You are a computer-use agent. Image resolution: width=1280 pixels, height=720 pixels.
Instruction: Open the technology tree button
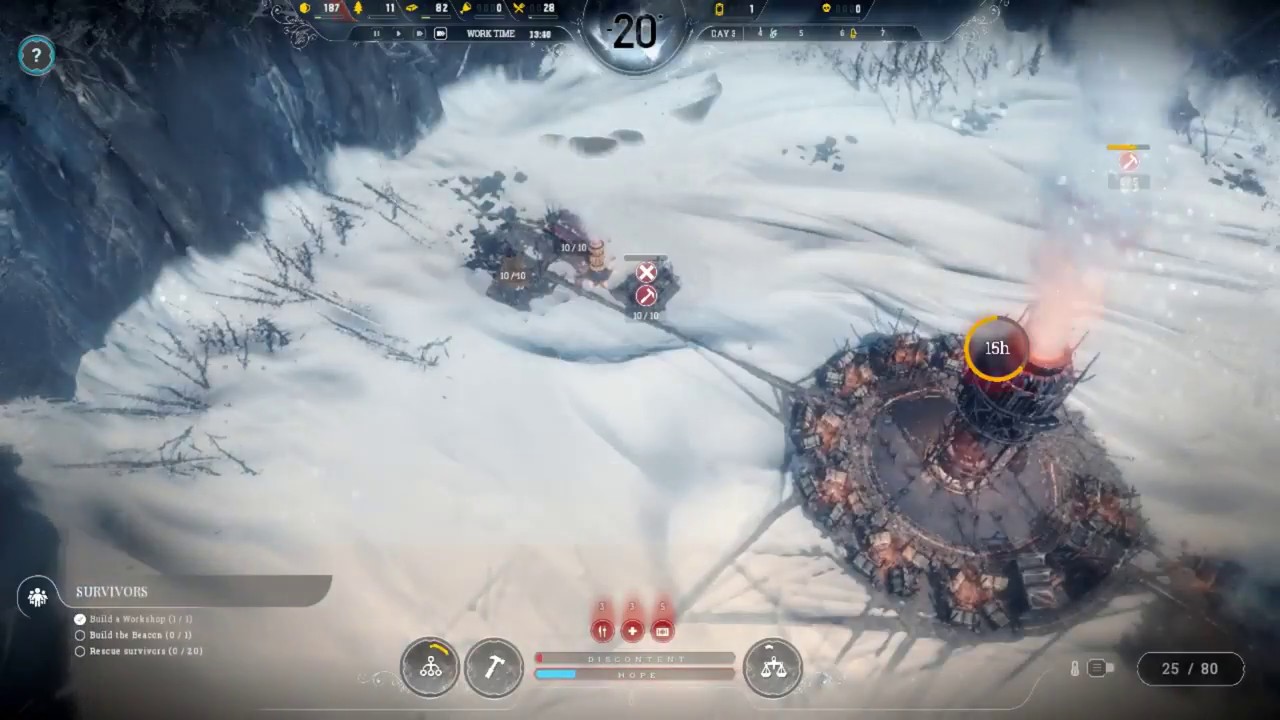pos(430,667)
